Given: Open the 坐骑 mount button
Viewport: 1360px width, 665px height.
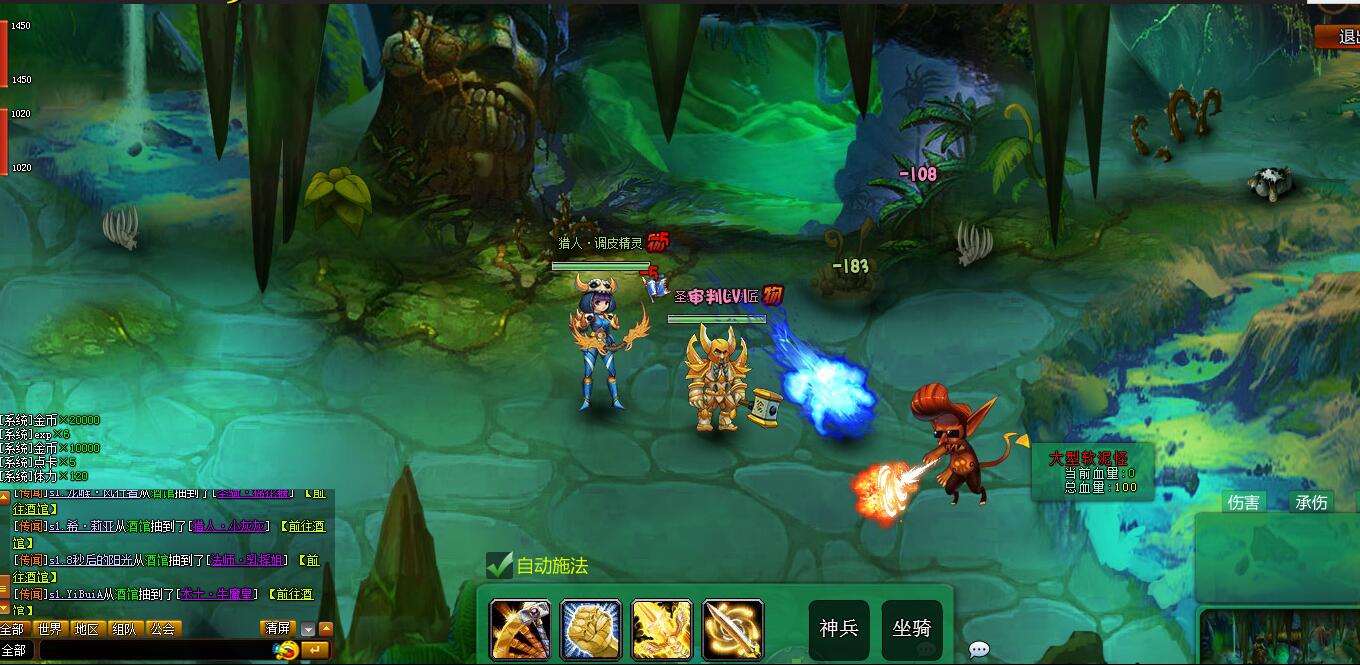Looking at the screenshot, I should (911, 629).
